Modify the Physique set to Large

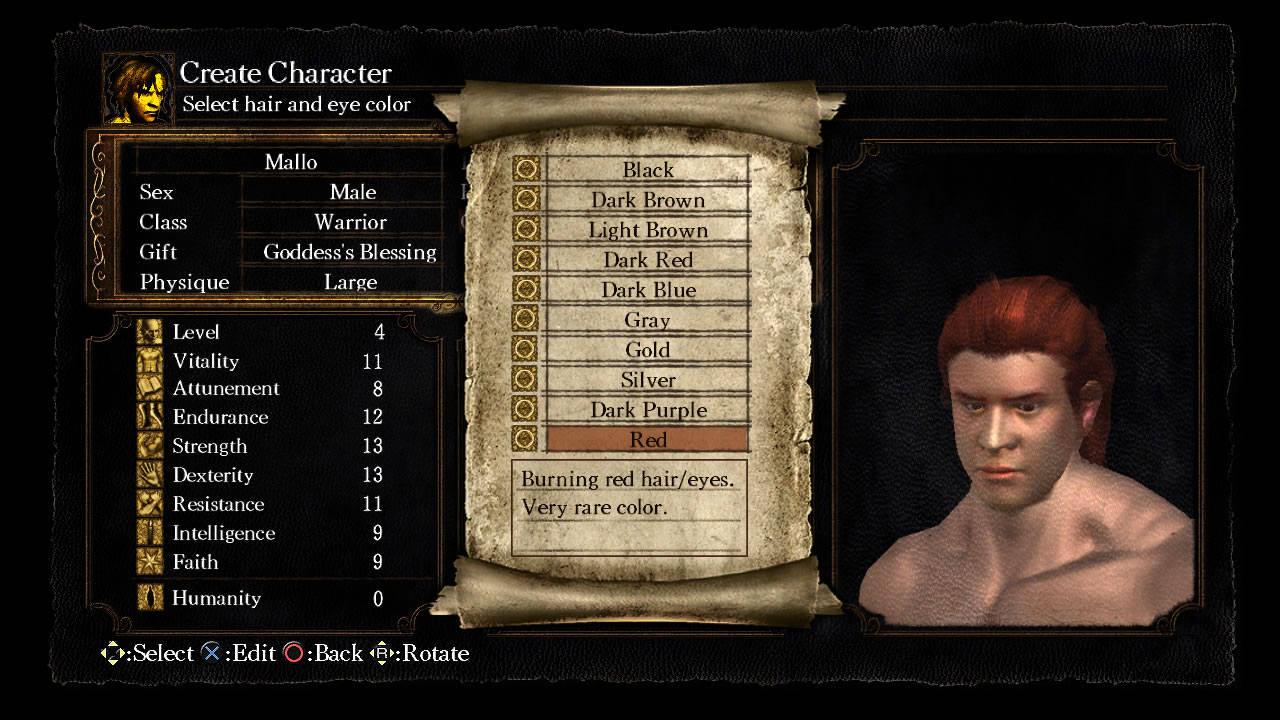click(350, 282)
